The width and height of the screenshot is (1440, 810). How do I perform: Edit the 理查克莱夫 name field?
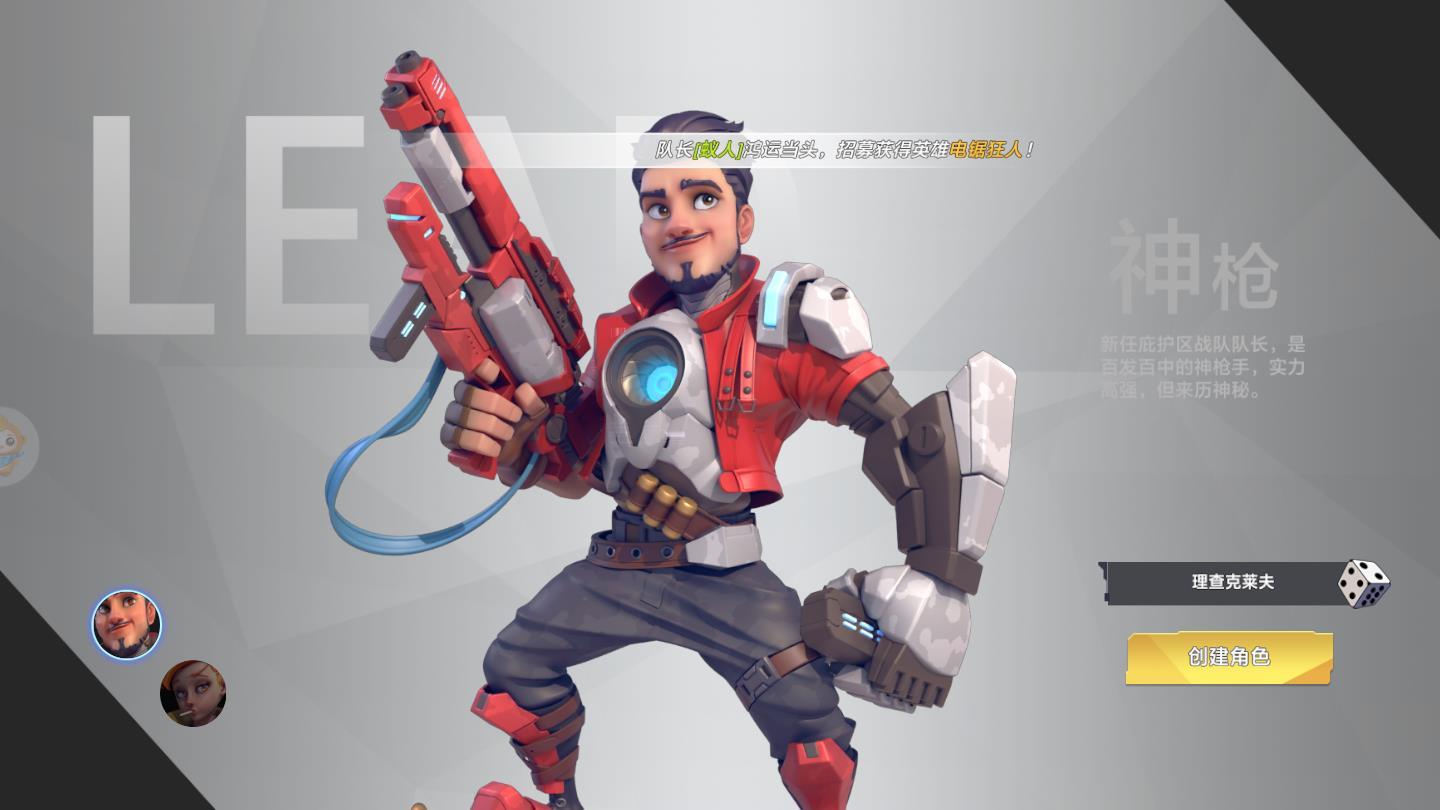click(x=1231, y=582)
